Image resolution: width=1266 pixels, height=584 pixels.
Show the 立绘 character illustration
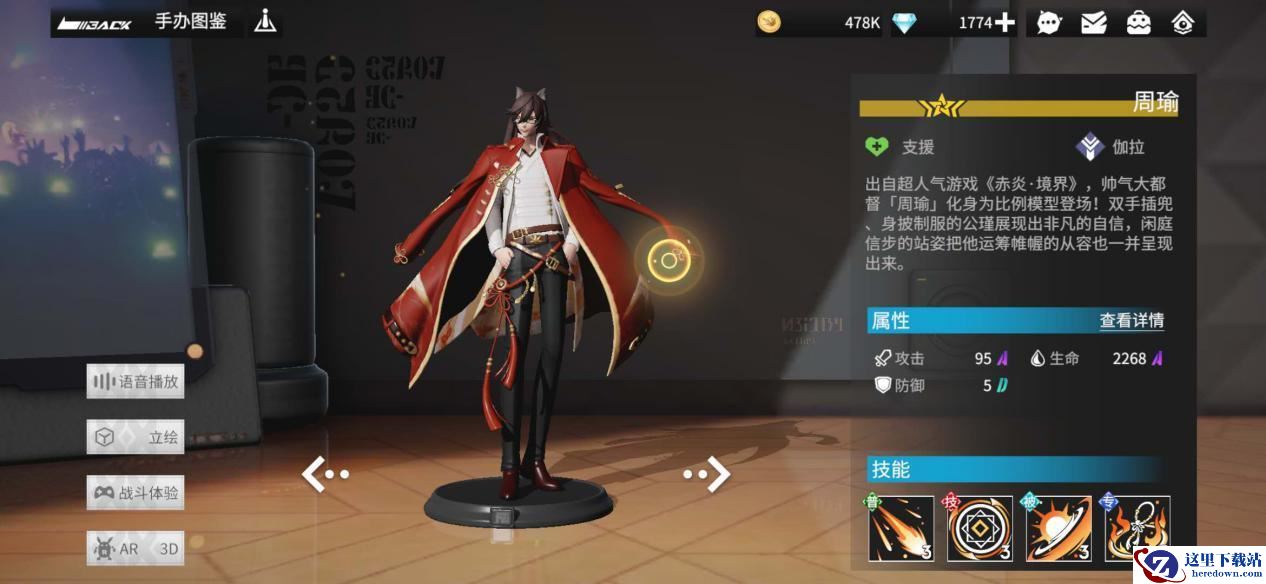tap(136, 437)
